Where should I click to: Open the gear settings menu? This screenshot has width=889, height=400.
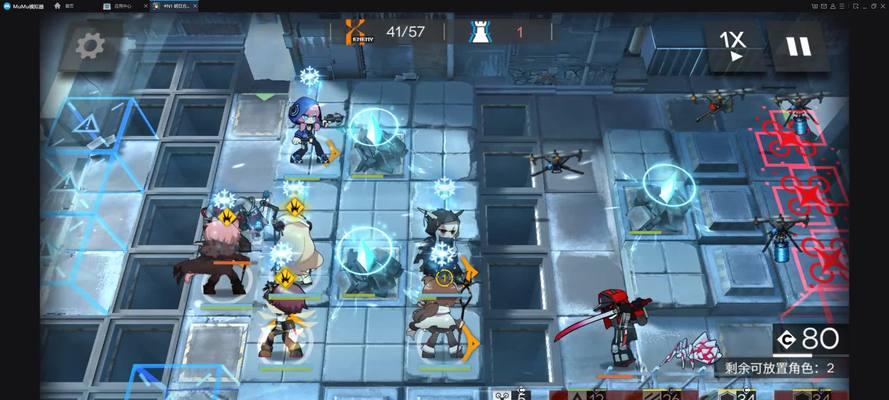[91, 44]
